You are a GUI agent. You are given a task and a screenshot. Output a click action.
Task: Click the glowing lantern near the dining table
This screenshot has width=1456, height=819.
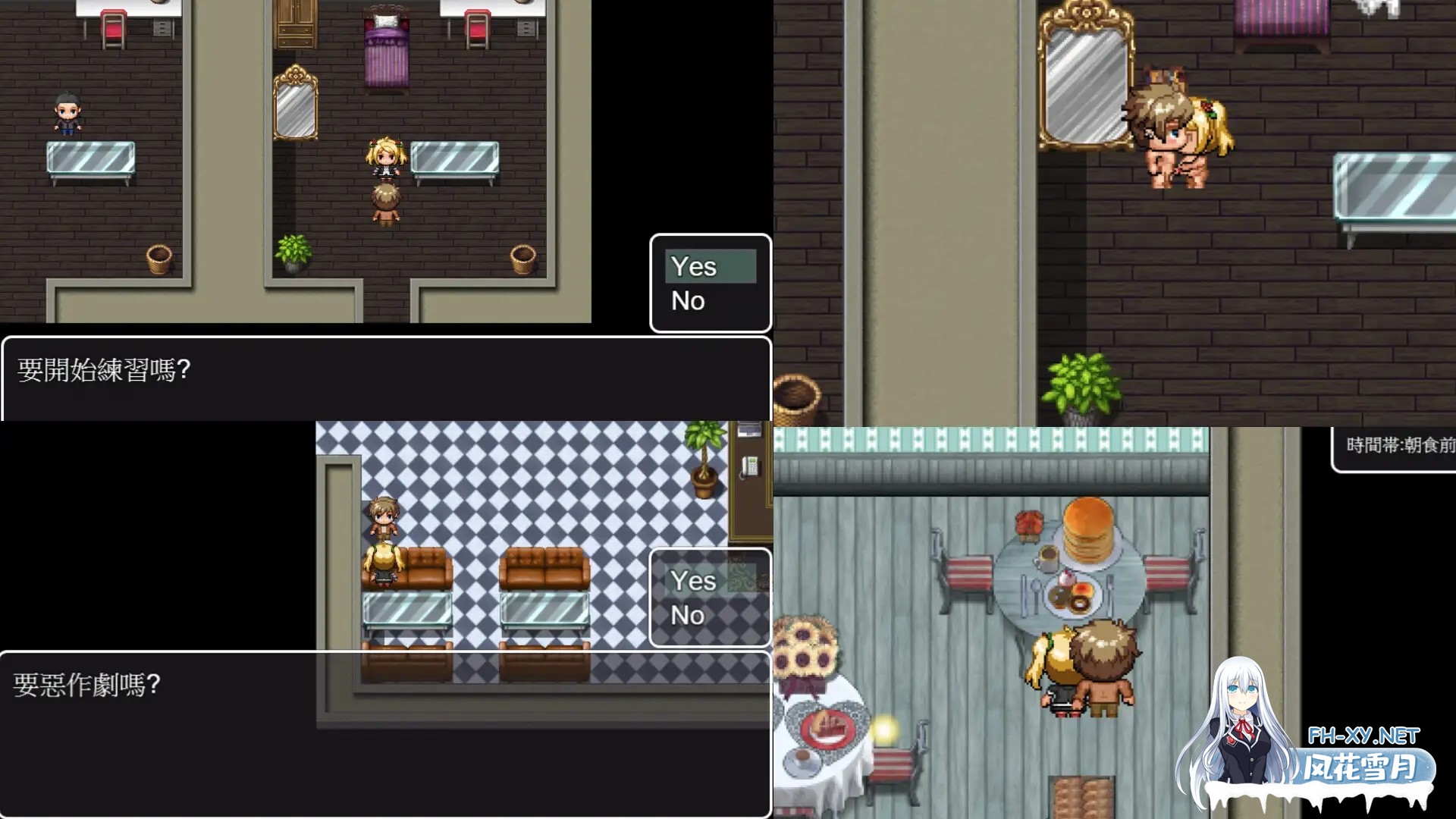pos(883,732)
